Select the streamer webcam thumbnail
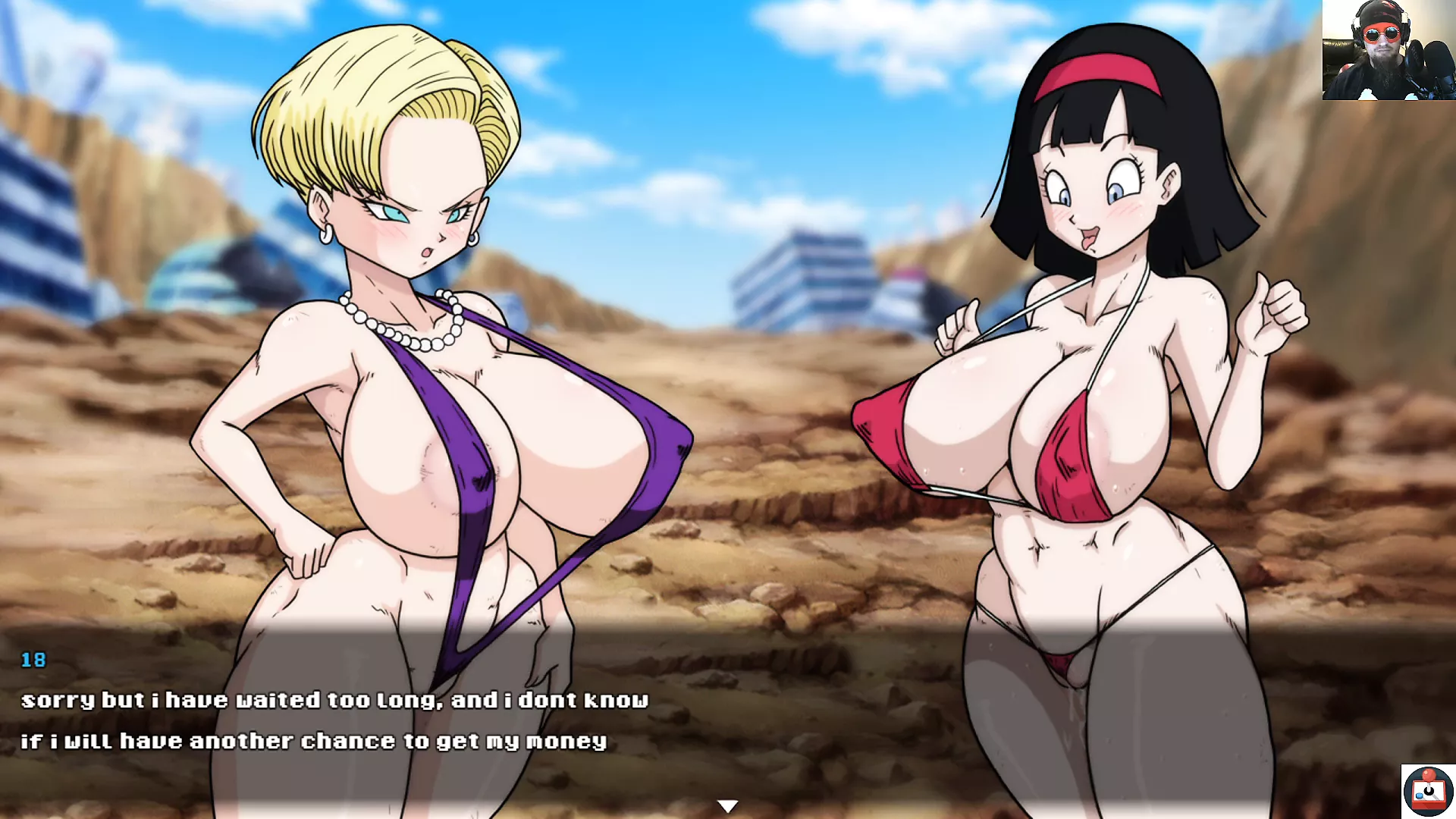This screenshot has height=819, width=1456. click(x=1389, y=50)
